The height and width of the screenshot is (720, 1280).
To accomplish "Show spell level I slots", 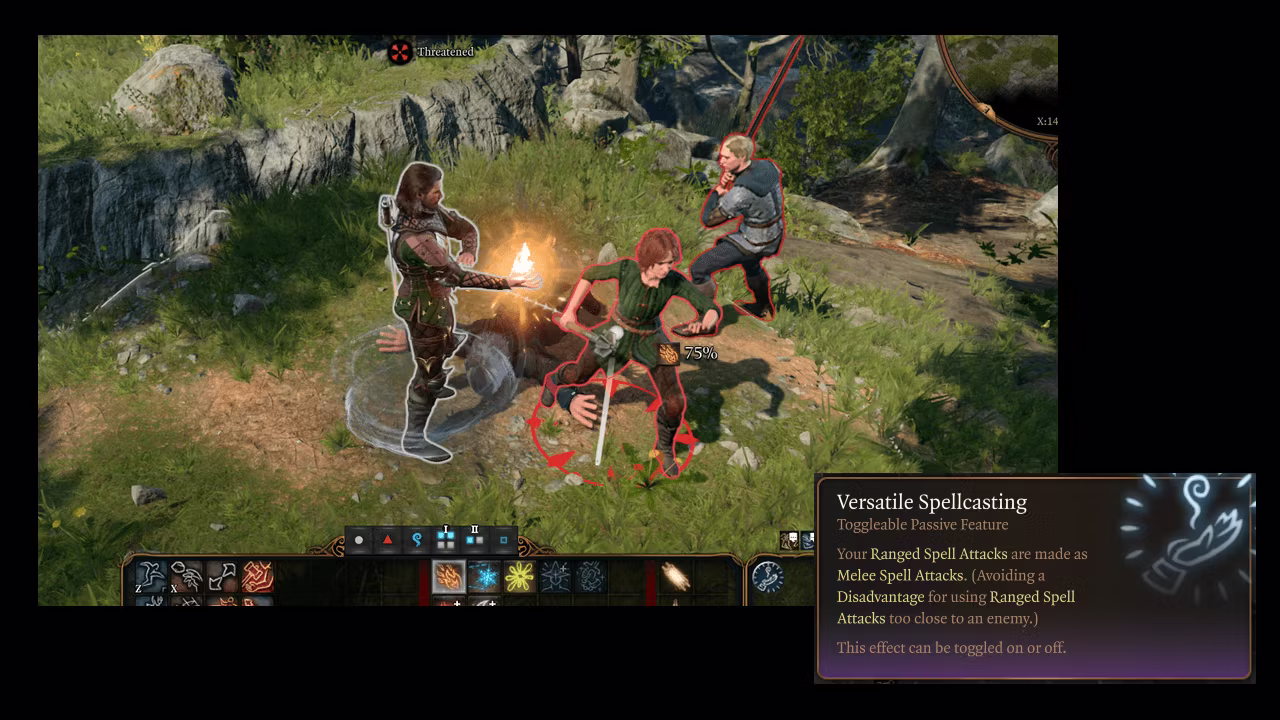I will pyautogui.click(x=446, y=540).
